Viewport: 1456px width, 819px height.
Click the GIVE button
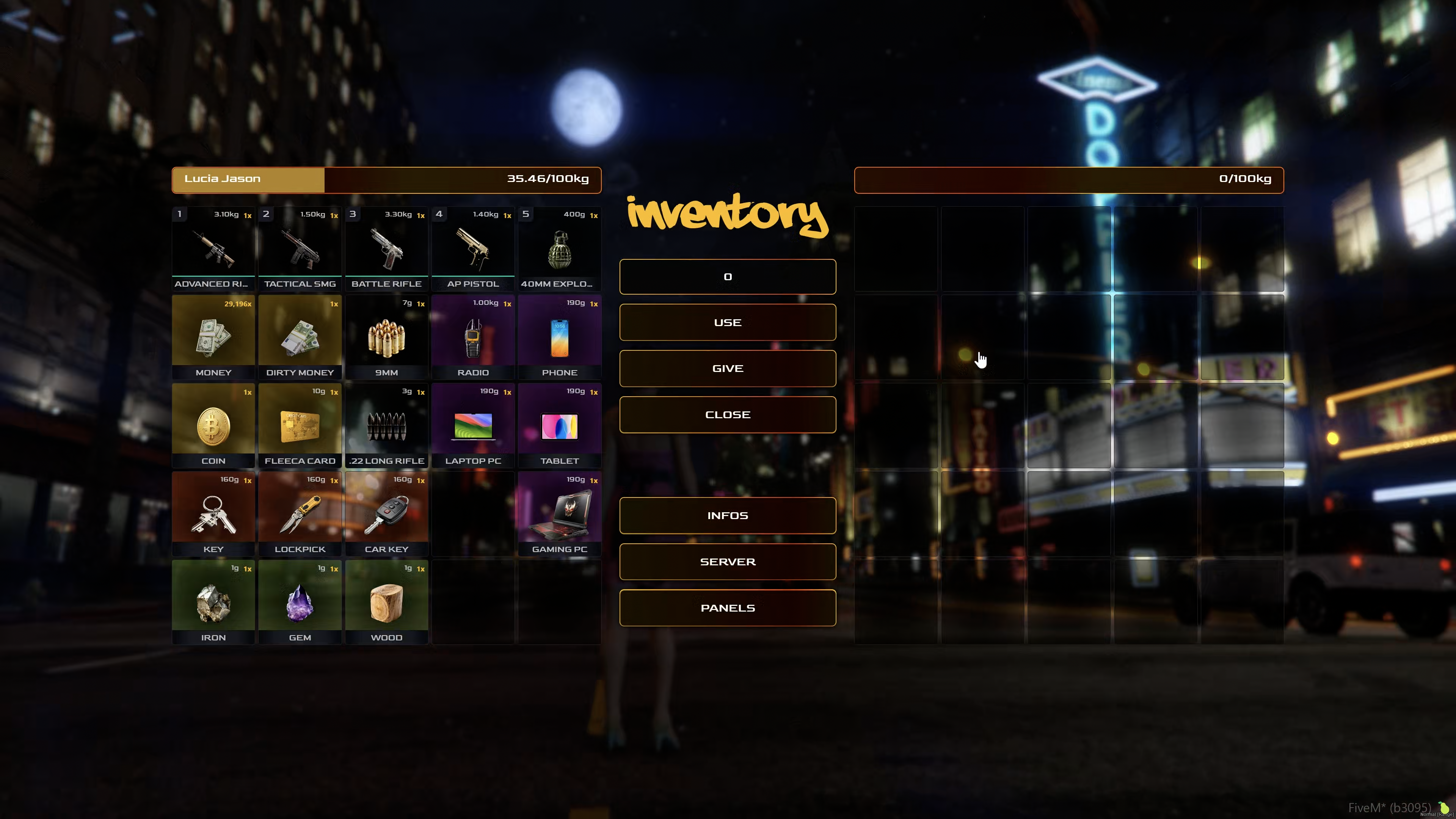tap(728, 369)
